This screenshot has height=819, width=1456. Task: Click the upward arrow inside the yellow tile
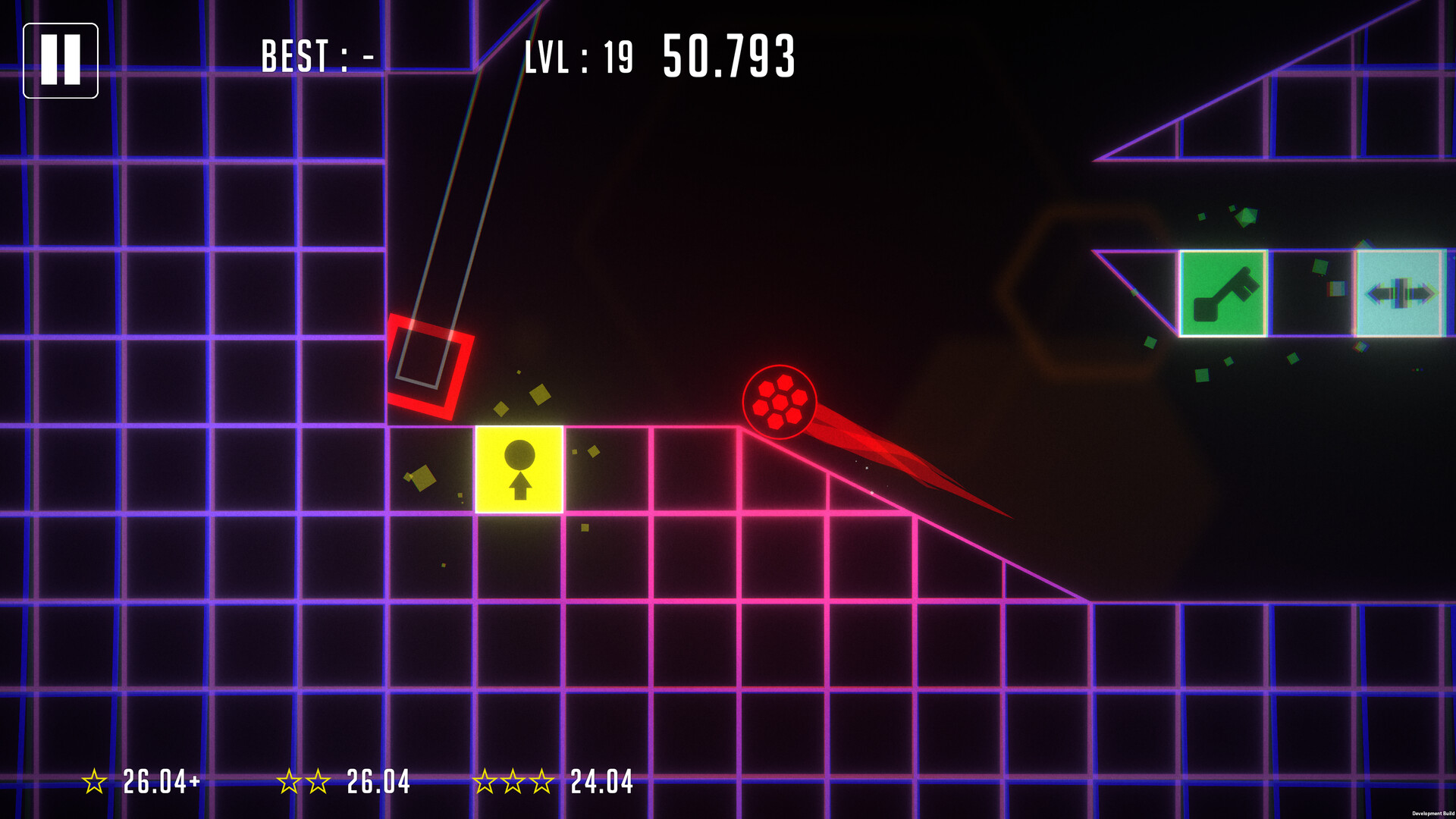coord(519,487)
